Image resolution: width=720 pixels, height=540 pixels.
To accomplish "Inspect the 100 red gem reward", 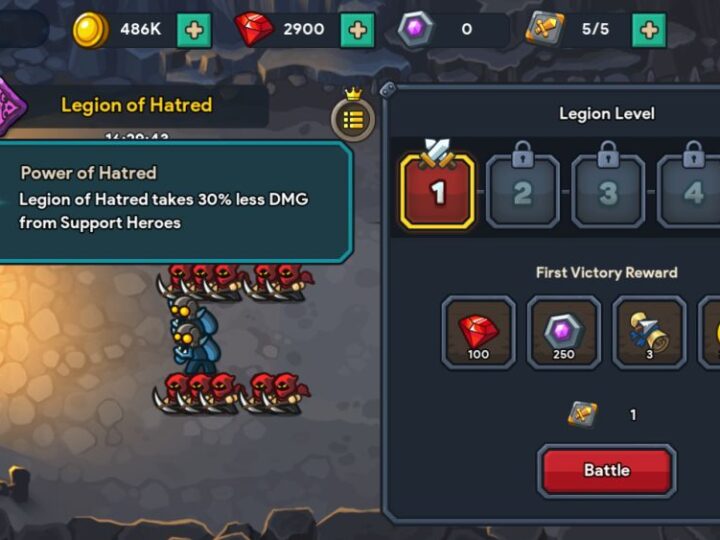I will [478, 332].
